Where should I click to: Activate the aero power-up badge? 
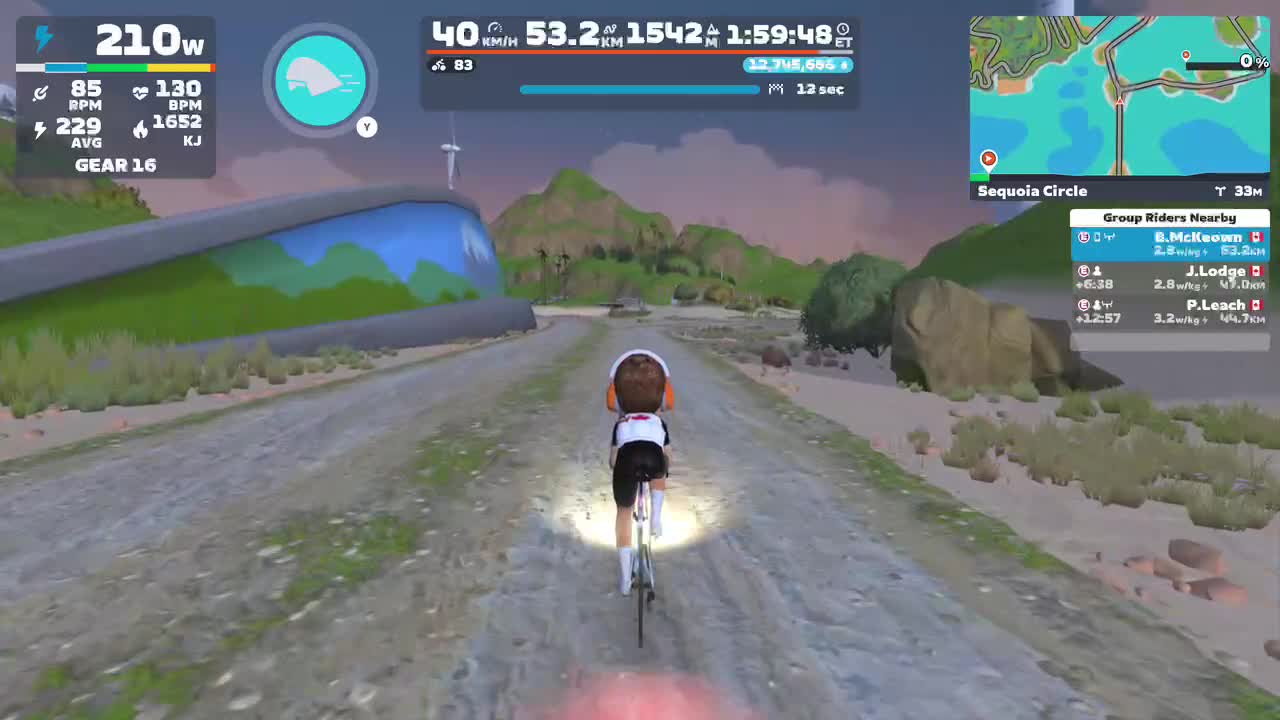(320, 80)
